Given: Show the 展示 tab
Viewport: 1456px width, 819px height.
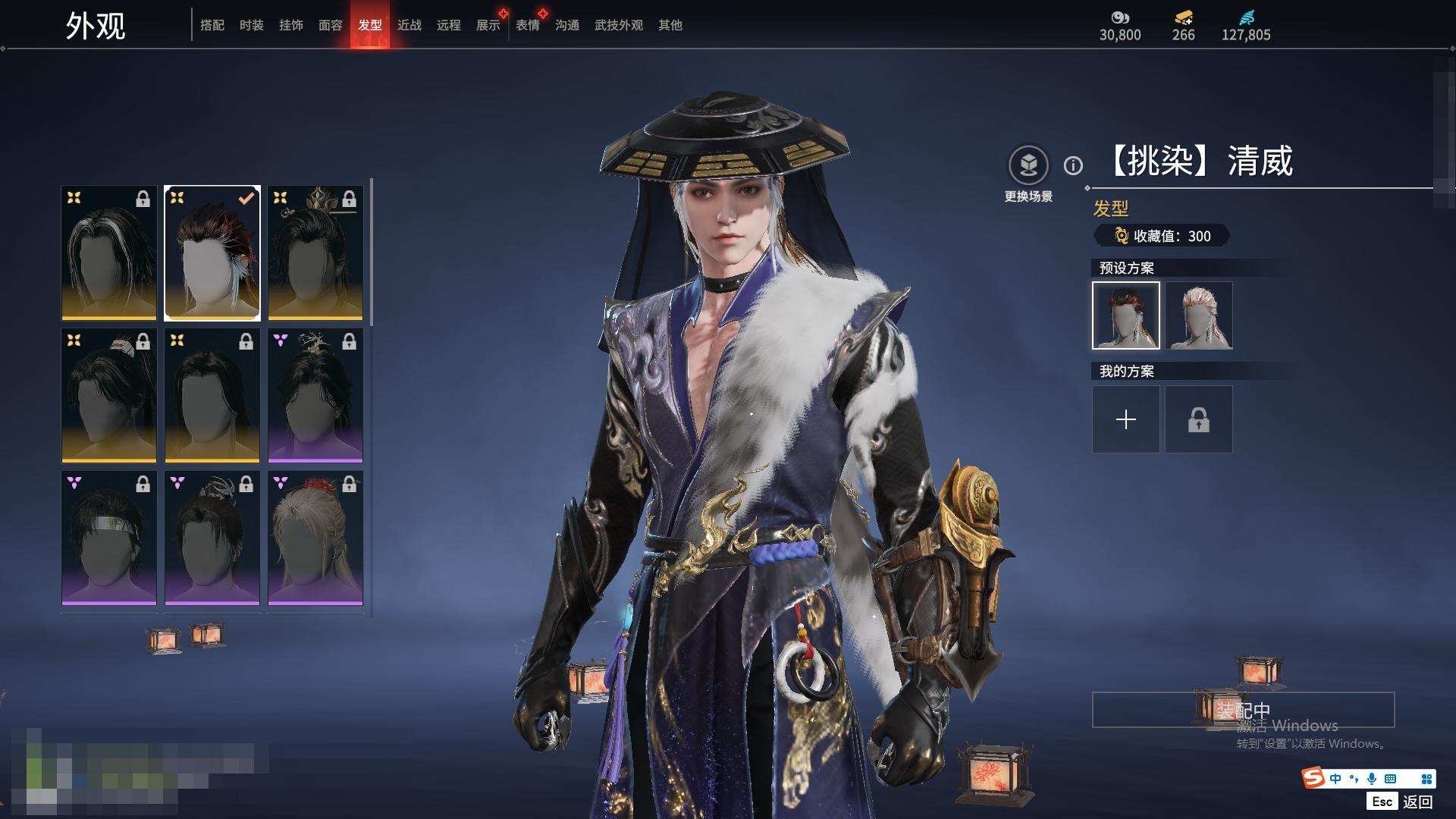Looking at the screenshot, I should coord(488,25).
